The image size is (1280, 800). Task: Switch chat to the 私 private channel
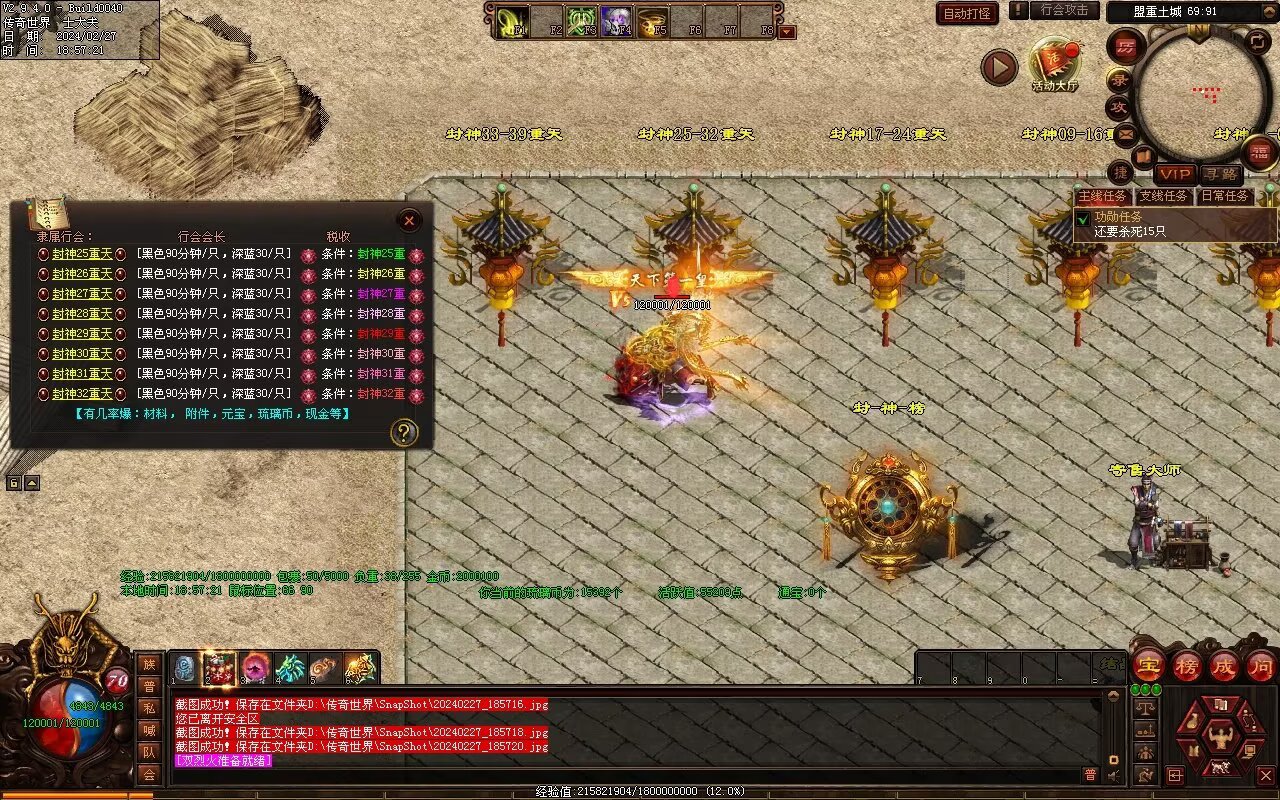(x=148, y=708)
